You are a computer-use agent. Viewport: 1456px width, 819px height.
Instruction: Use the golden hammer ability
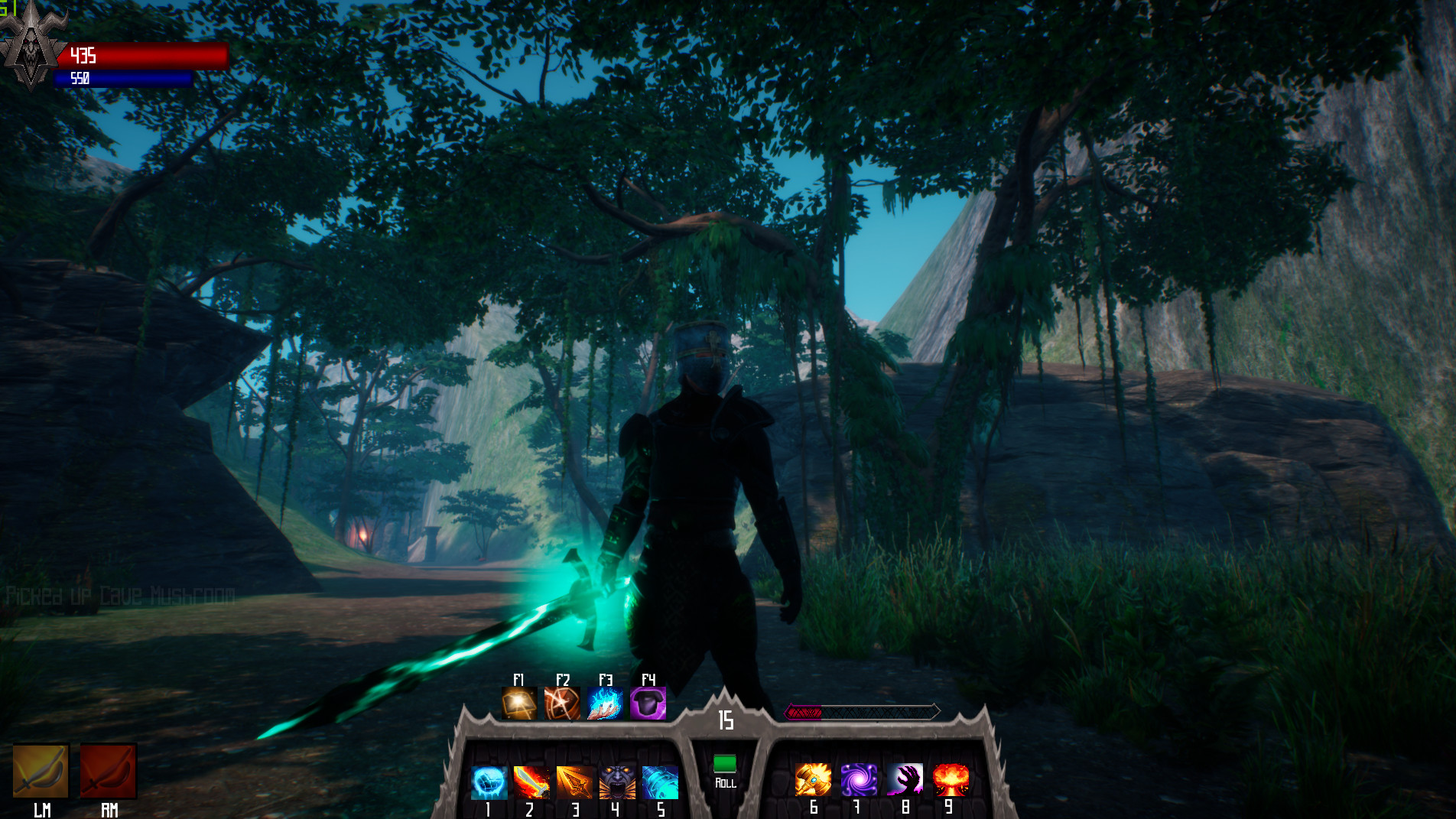click(x=813, y=780)
